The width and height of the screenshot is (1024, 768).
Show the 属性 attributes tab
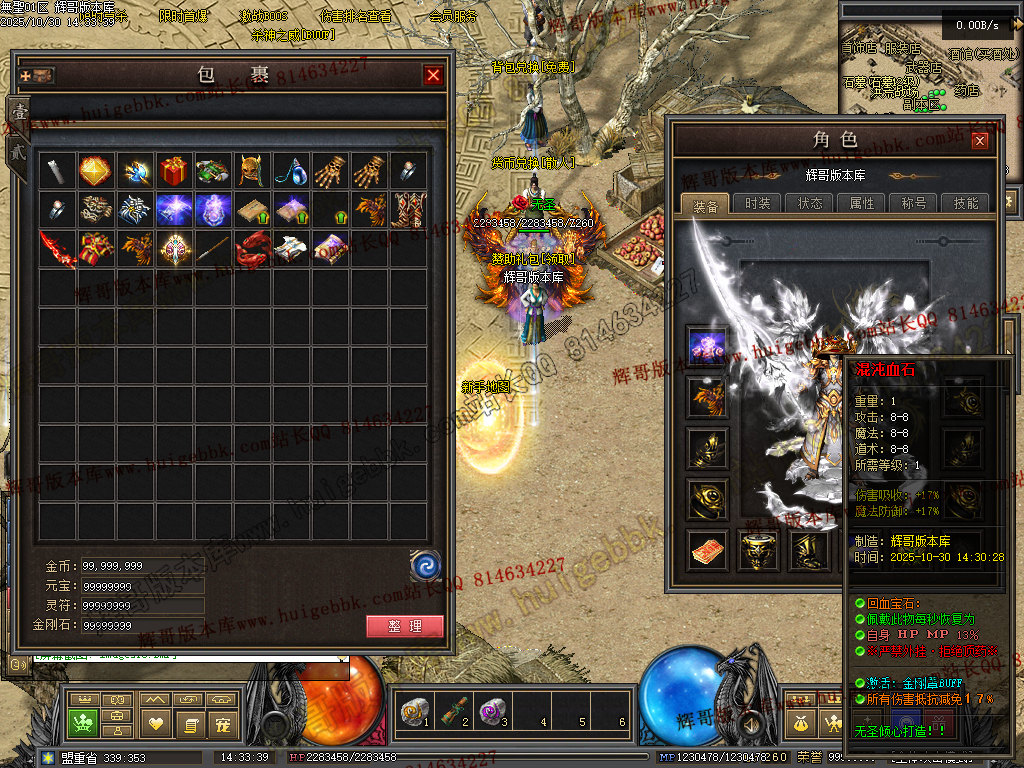point(862,203)
